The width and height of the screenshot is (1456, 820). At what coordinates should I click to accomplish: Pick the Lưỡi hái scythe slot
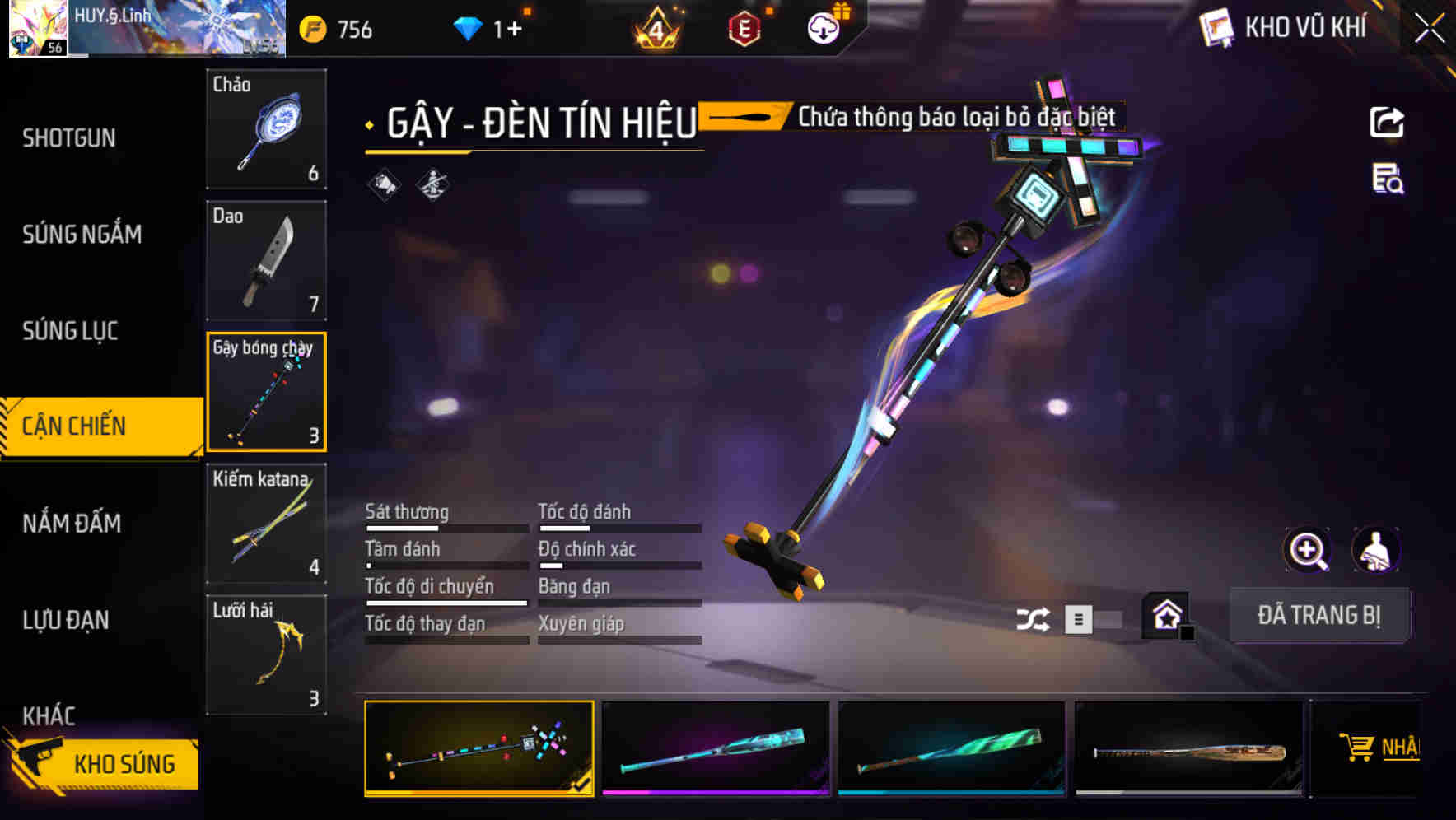click(x=266, y=655)
